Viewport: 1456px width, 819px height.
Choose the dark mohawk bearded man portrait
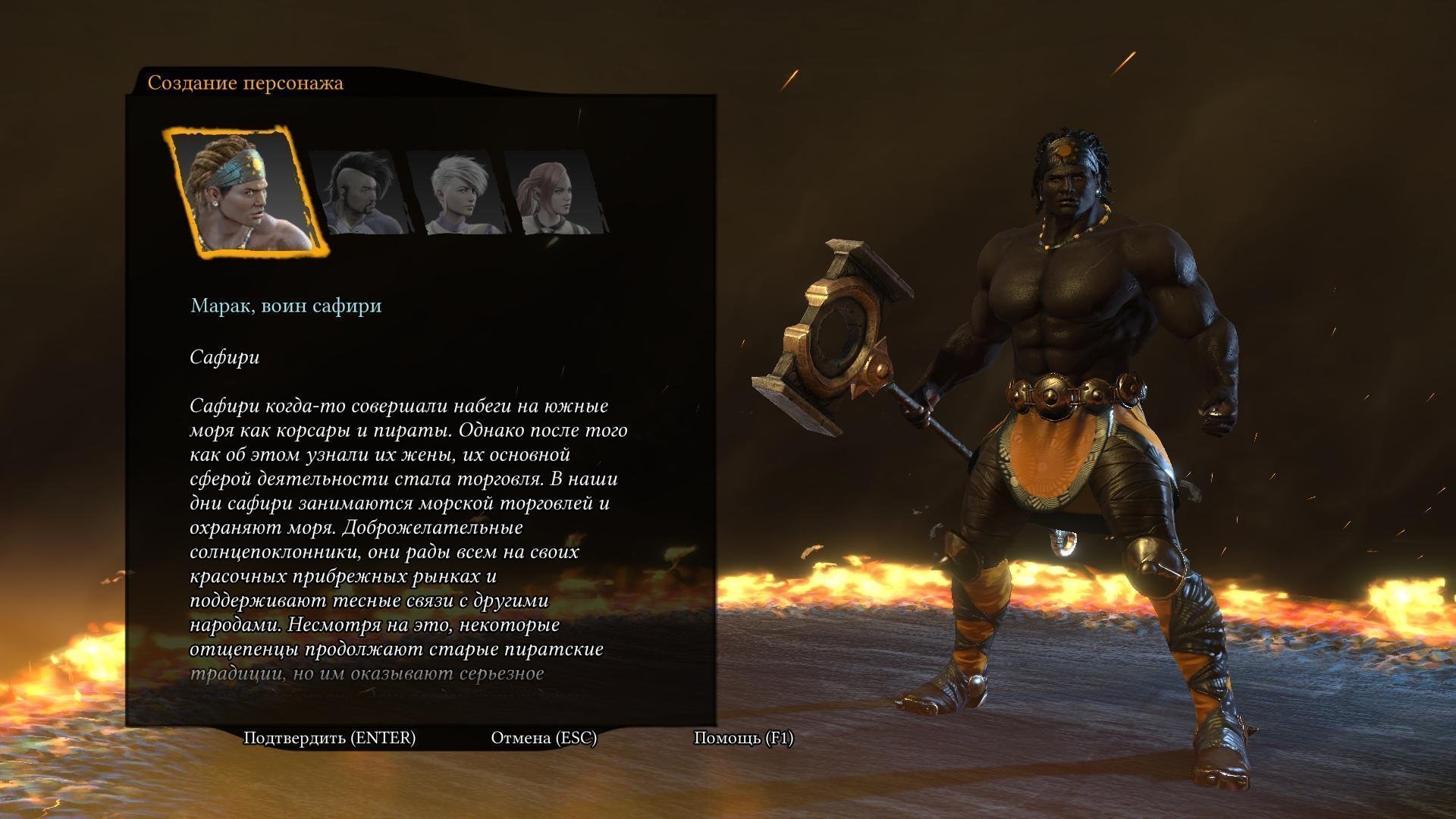pyautogui.click(x=359, y=193)
